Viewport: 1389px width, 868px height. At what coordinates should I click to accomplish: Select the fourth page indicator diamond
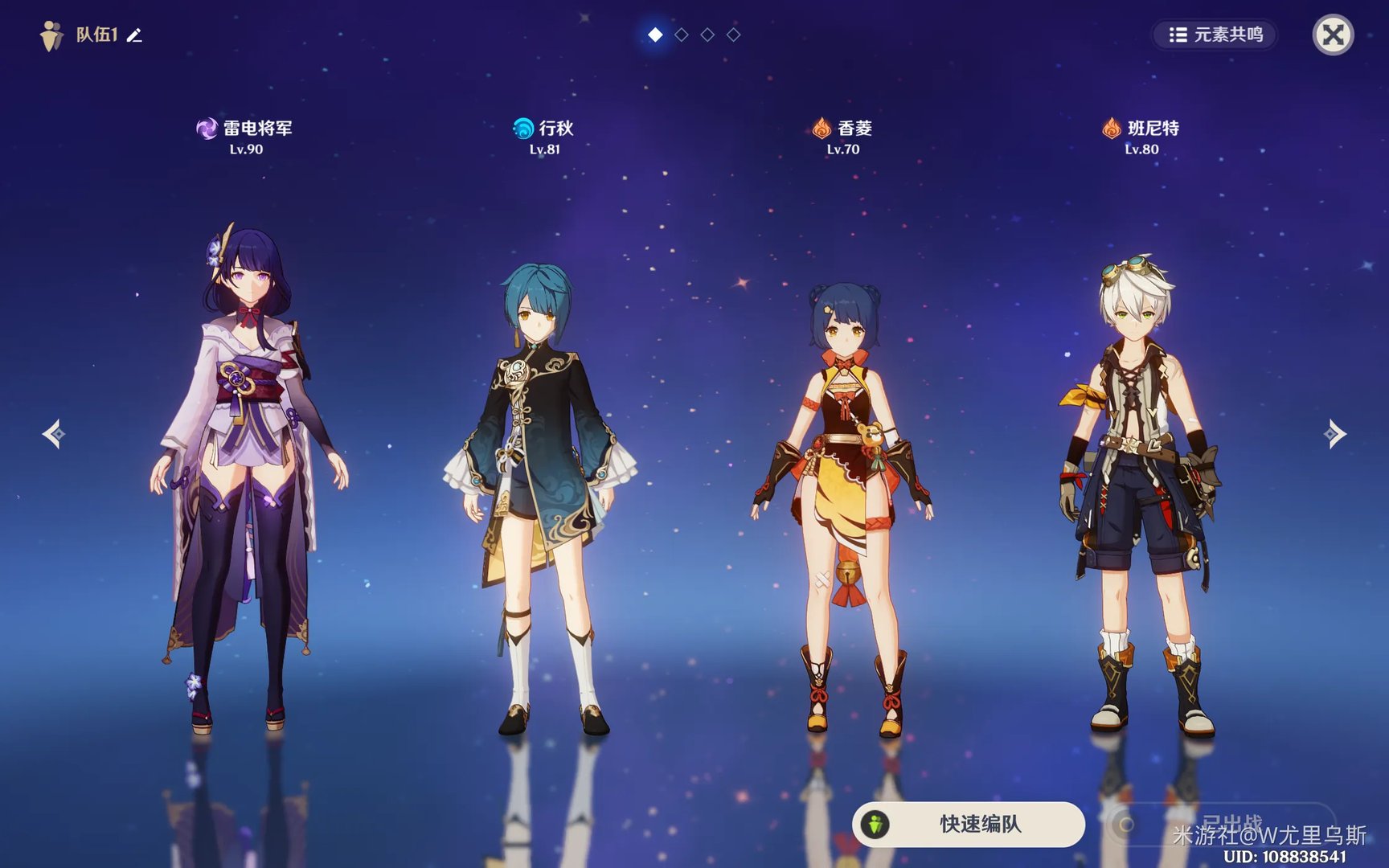(x=733, y=35)
